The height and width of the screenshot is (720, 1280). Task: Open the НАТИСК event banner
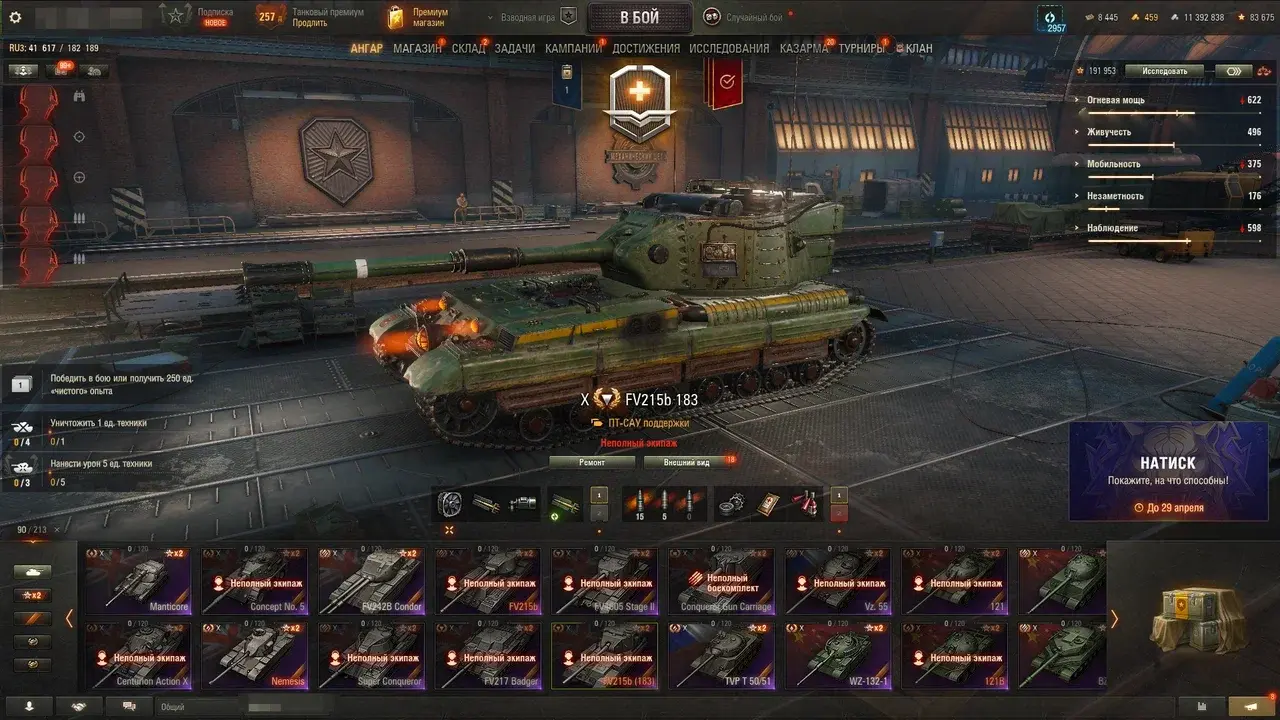coord(1168,471)
